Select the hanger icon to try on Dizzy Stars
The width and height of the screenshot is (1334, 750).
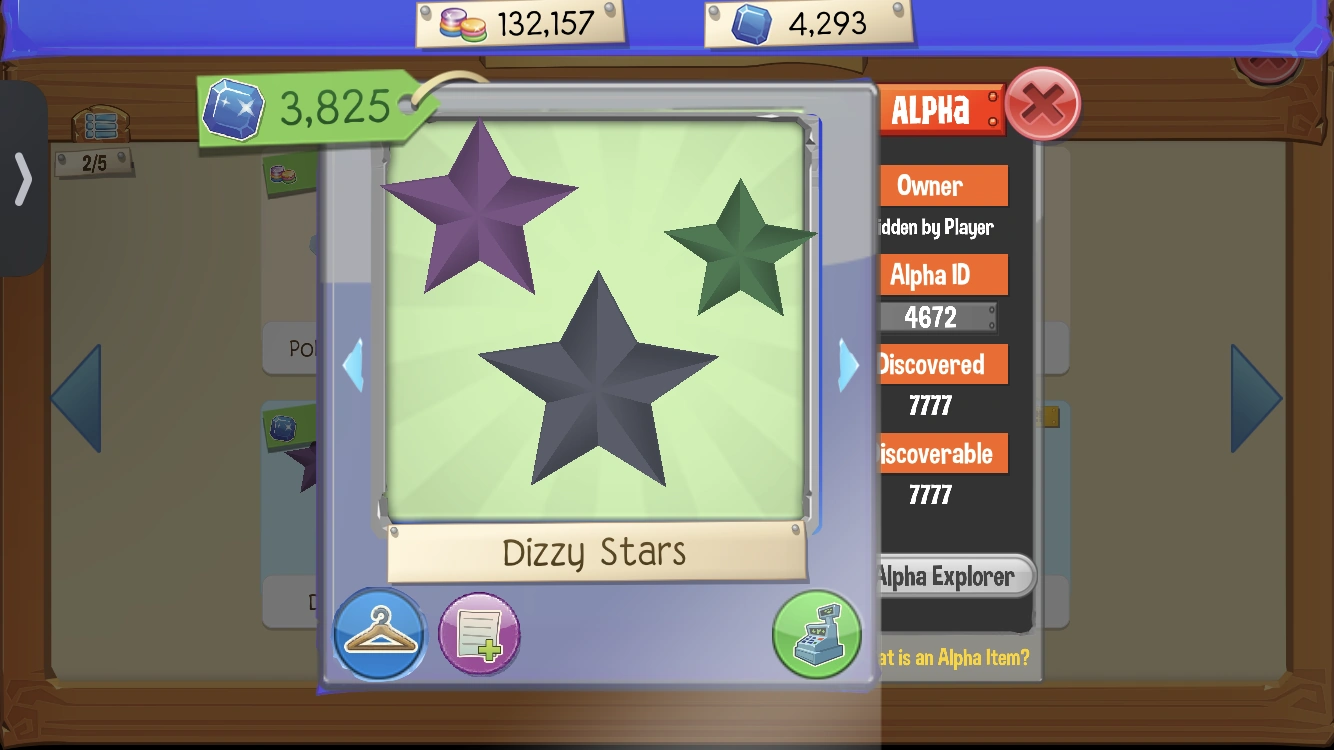(x=379, y=633)
